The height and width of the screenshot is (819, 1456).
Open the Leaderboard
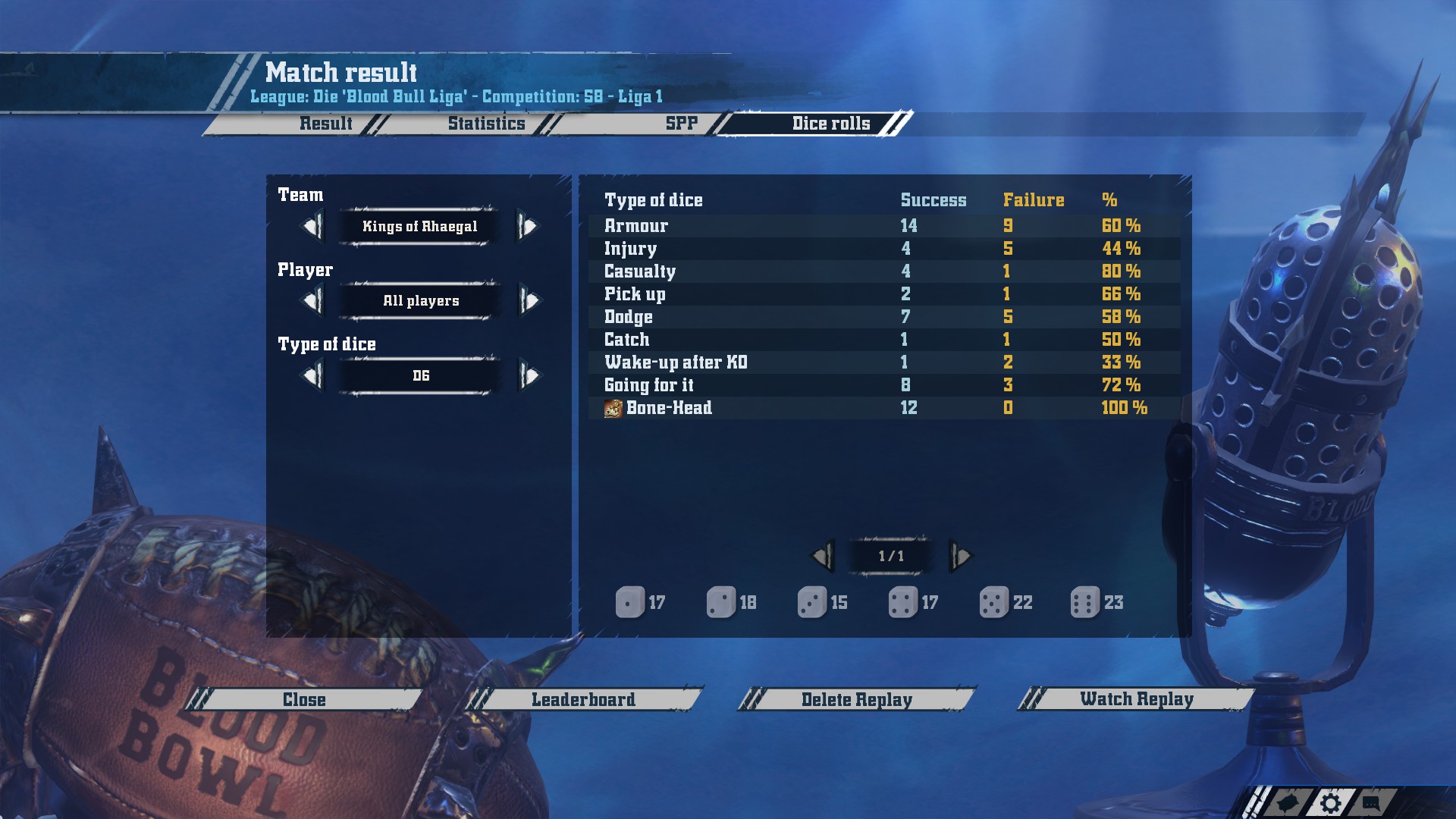pyautogui.click(x=583, y=699)
